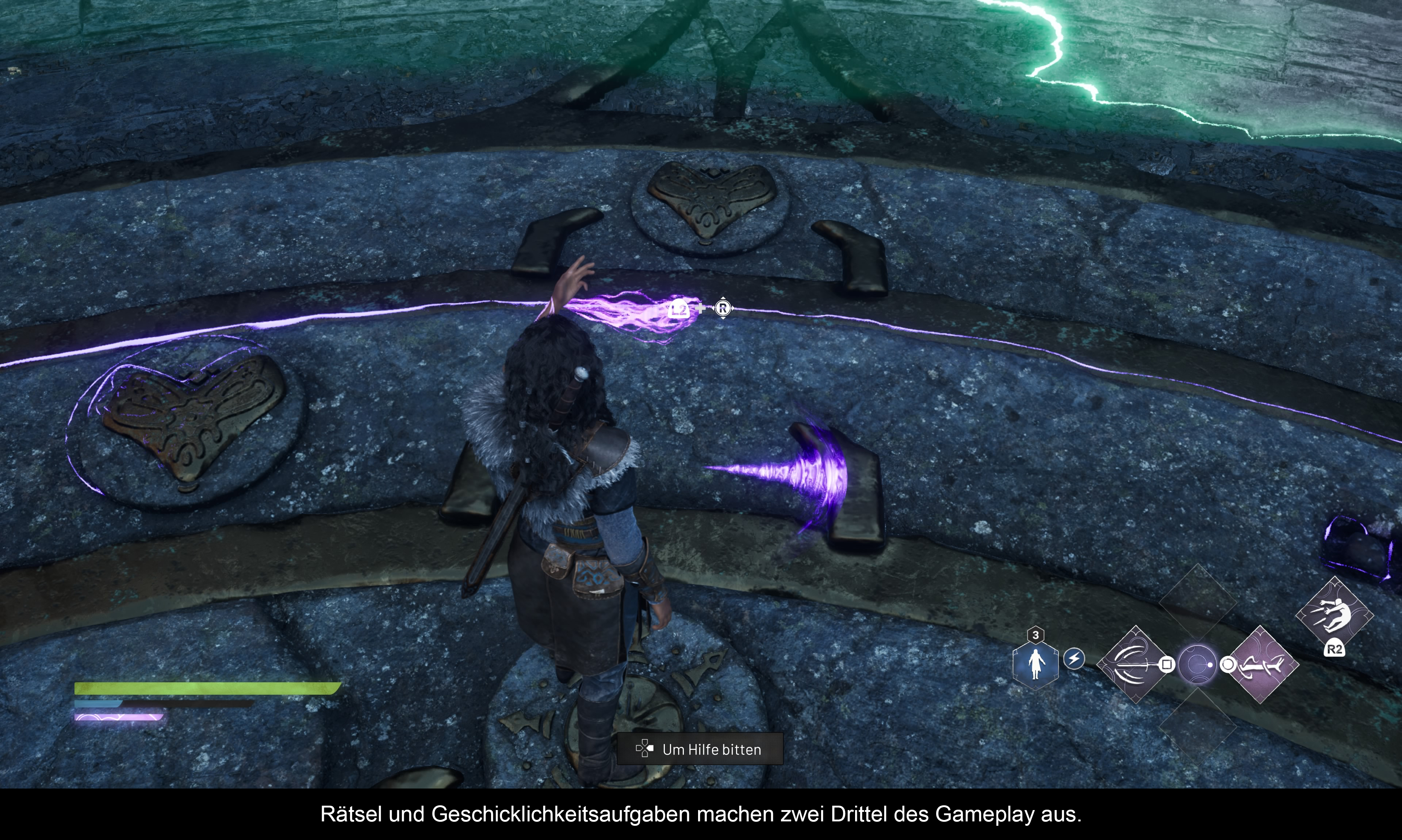Activate the blue lightning bolt icon
Screen dimensions: 1402x840
(x=1074, y=659)
